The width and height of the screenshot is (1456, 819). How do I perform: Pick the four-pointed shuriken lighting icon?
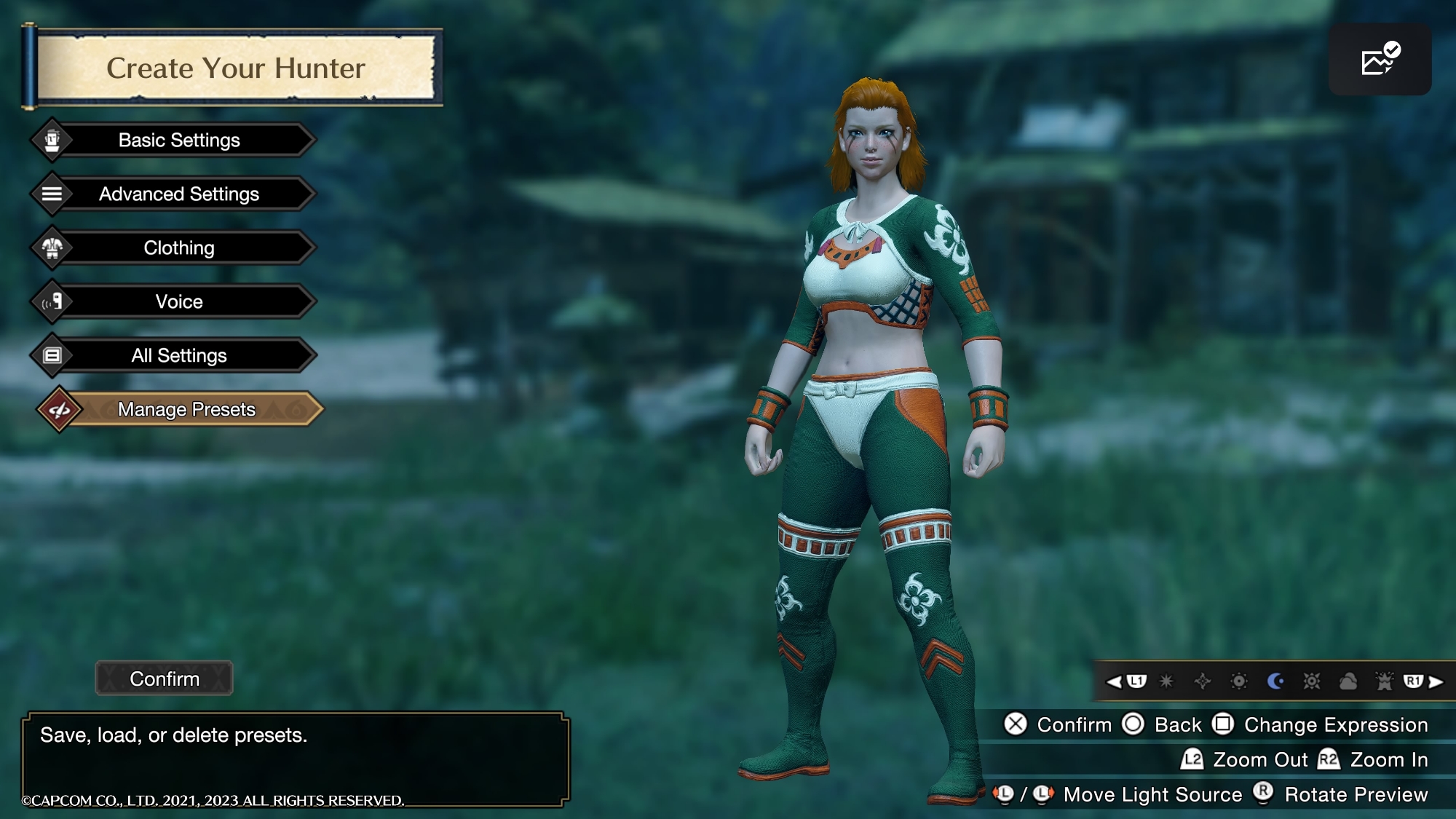(1203, 681)
